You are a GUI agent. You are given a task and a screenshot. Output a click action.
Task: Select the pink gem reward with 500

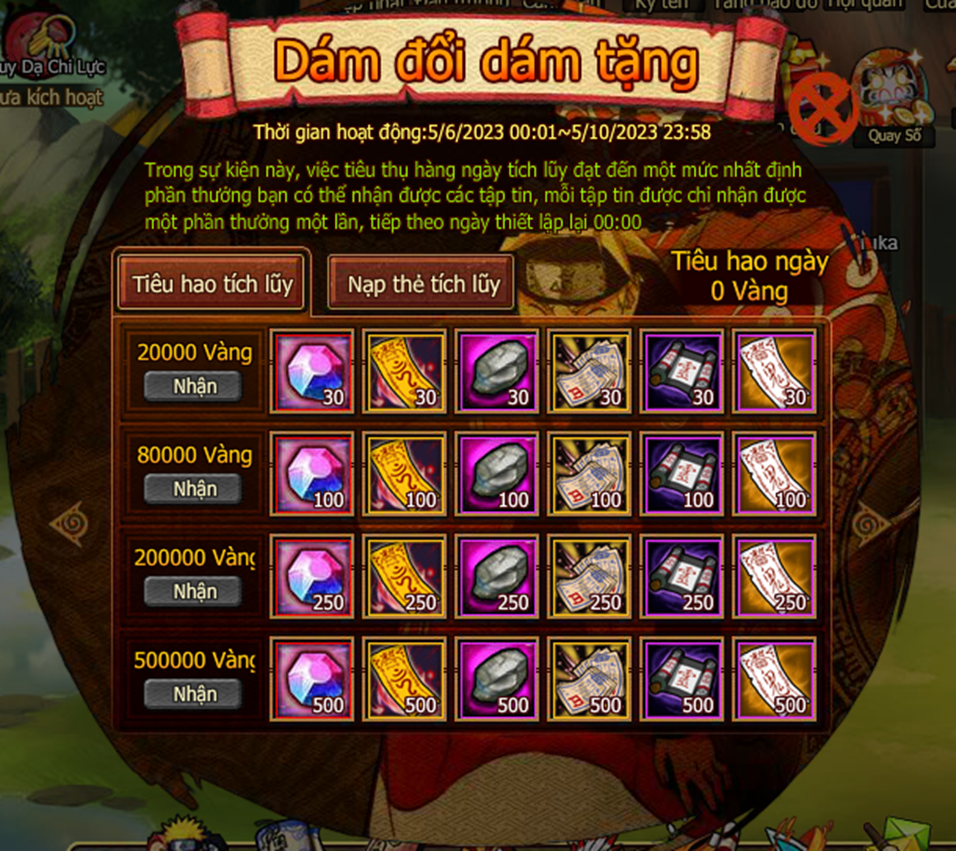313,678
